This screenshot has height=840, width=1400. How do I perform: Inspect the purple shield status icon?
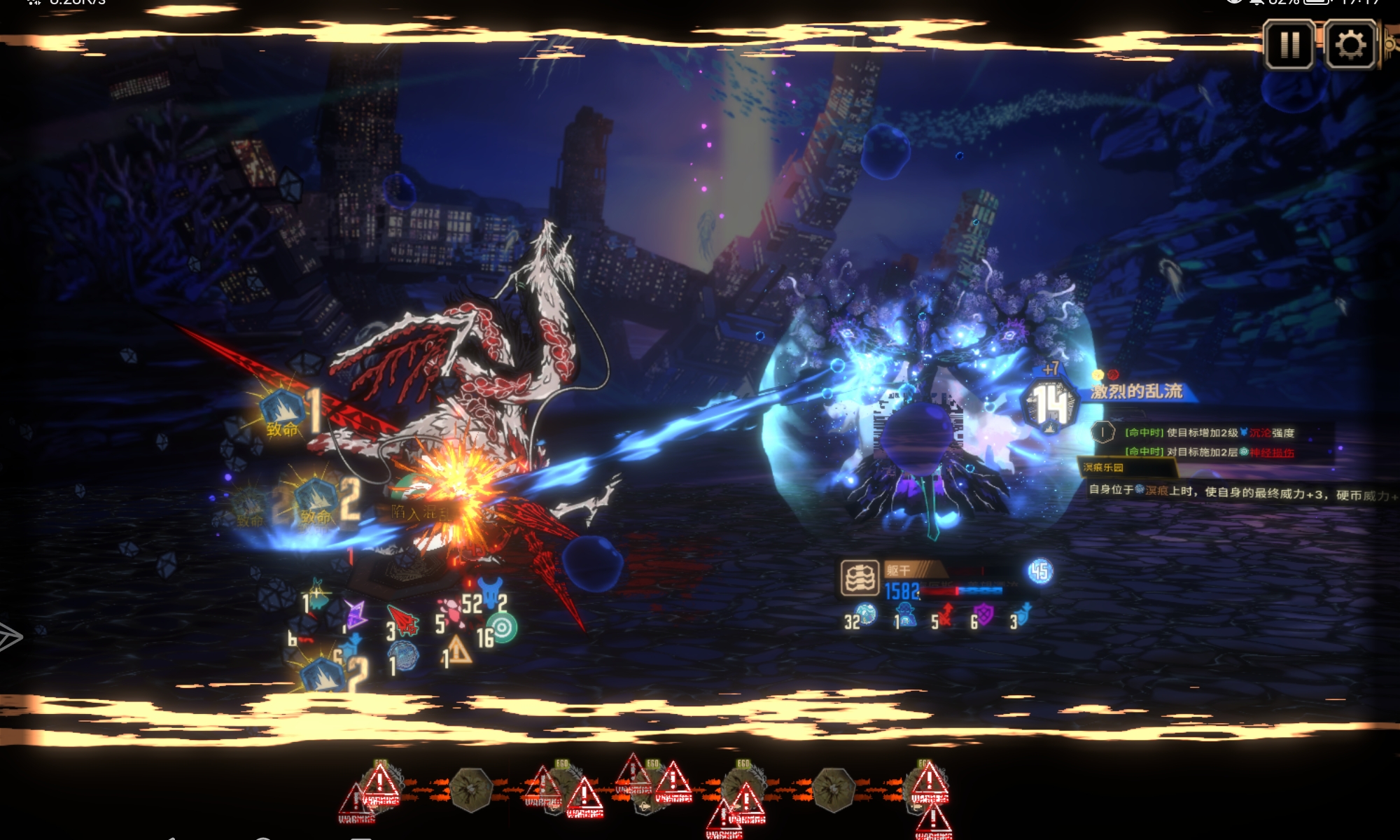click(985, 615)
